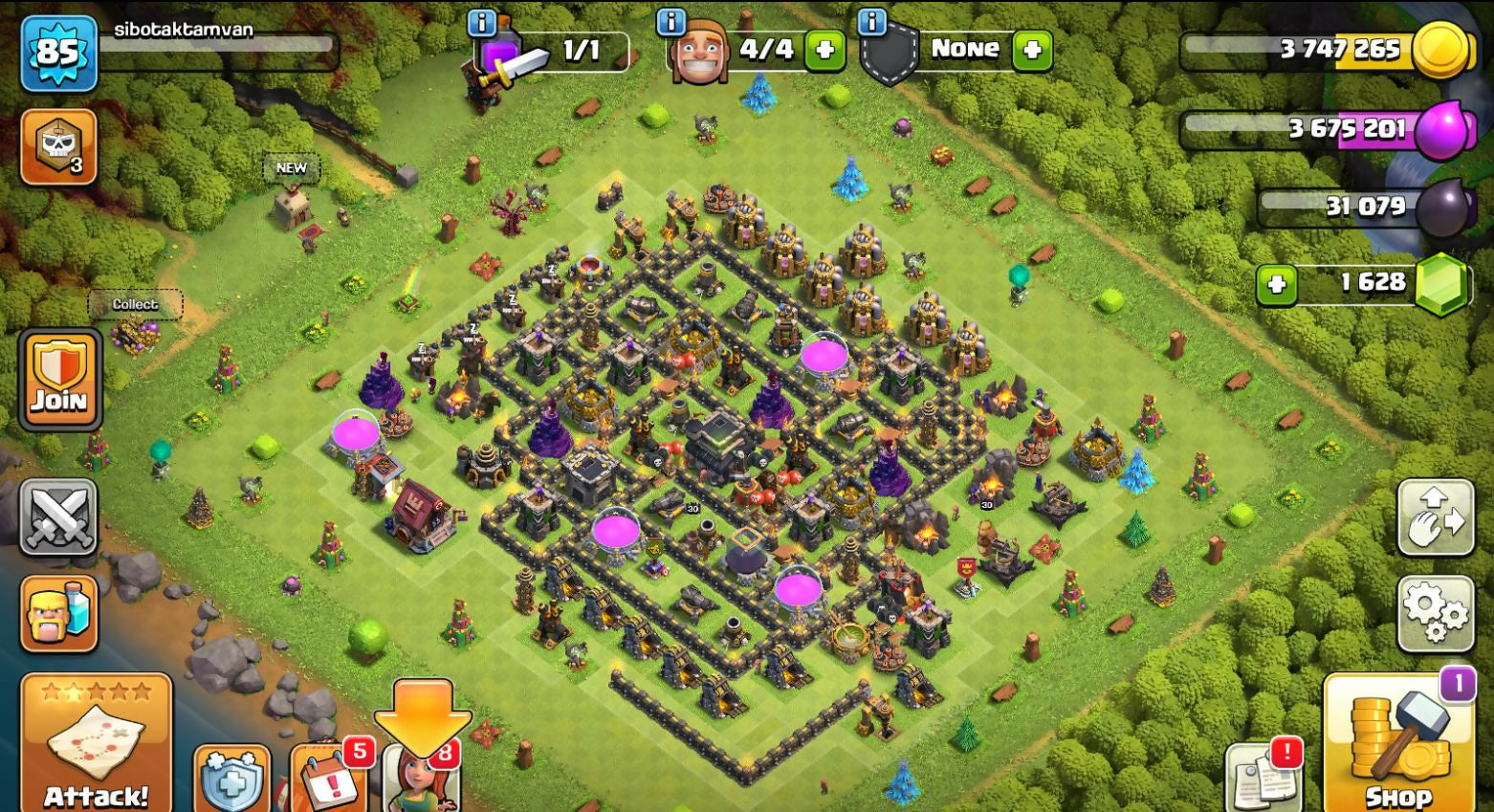Viewport: 1494px width, 812px height.
Task: Collect from the Collect-labelled loot cart
Action: coord(135,330)
